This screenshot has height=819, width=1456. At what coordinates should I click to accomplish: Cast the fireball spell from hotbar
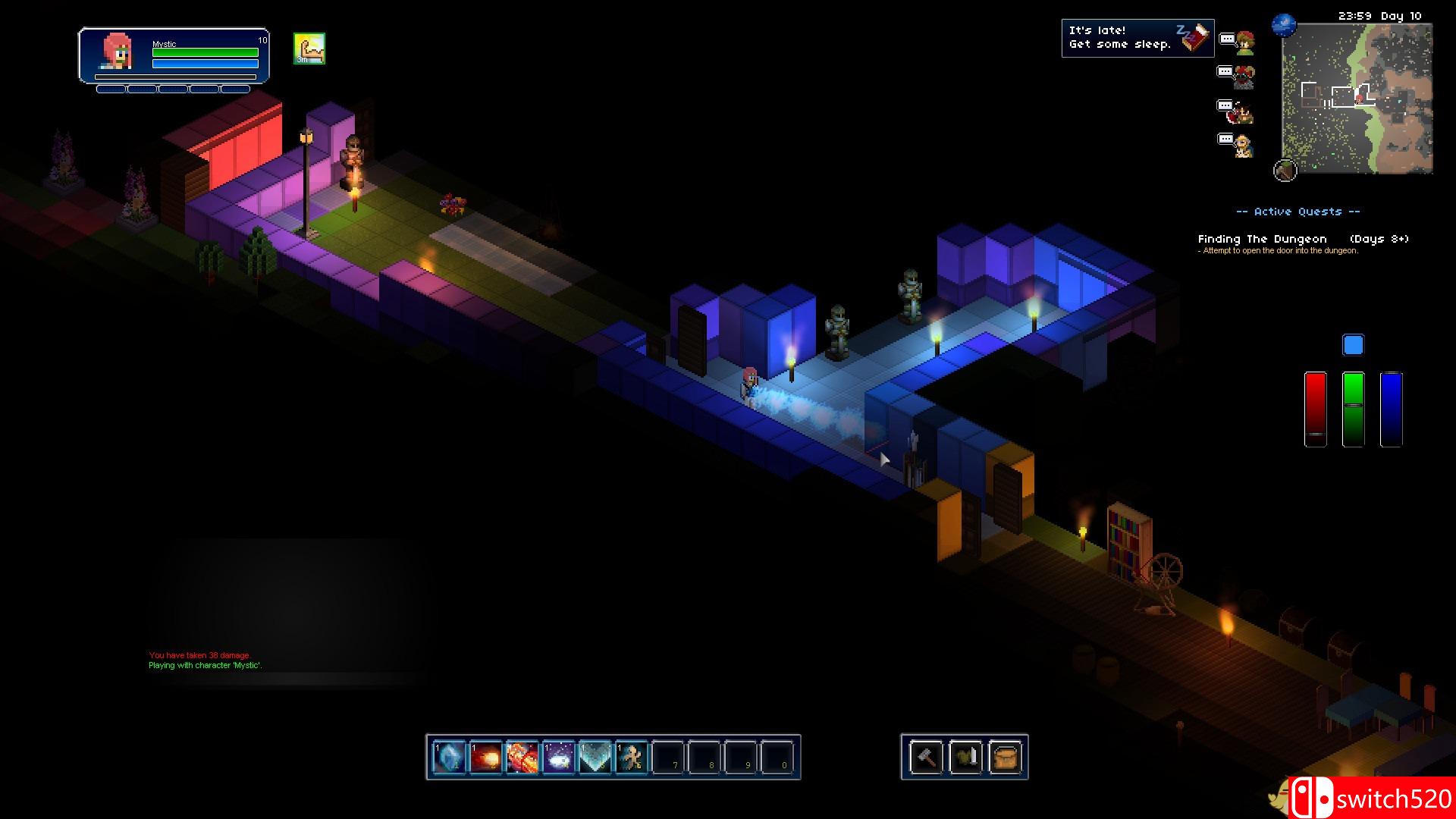click(485, 757)
